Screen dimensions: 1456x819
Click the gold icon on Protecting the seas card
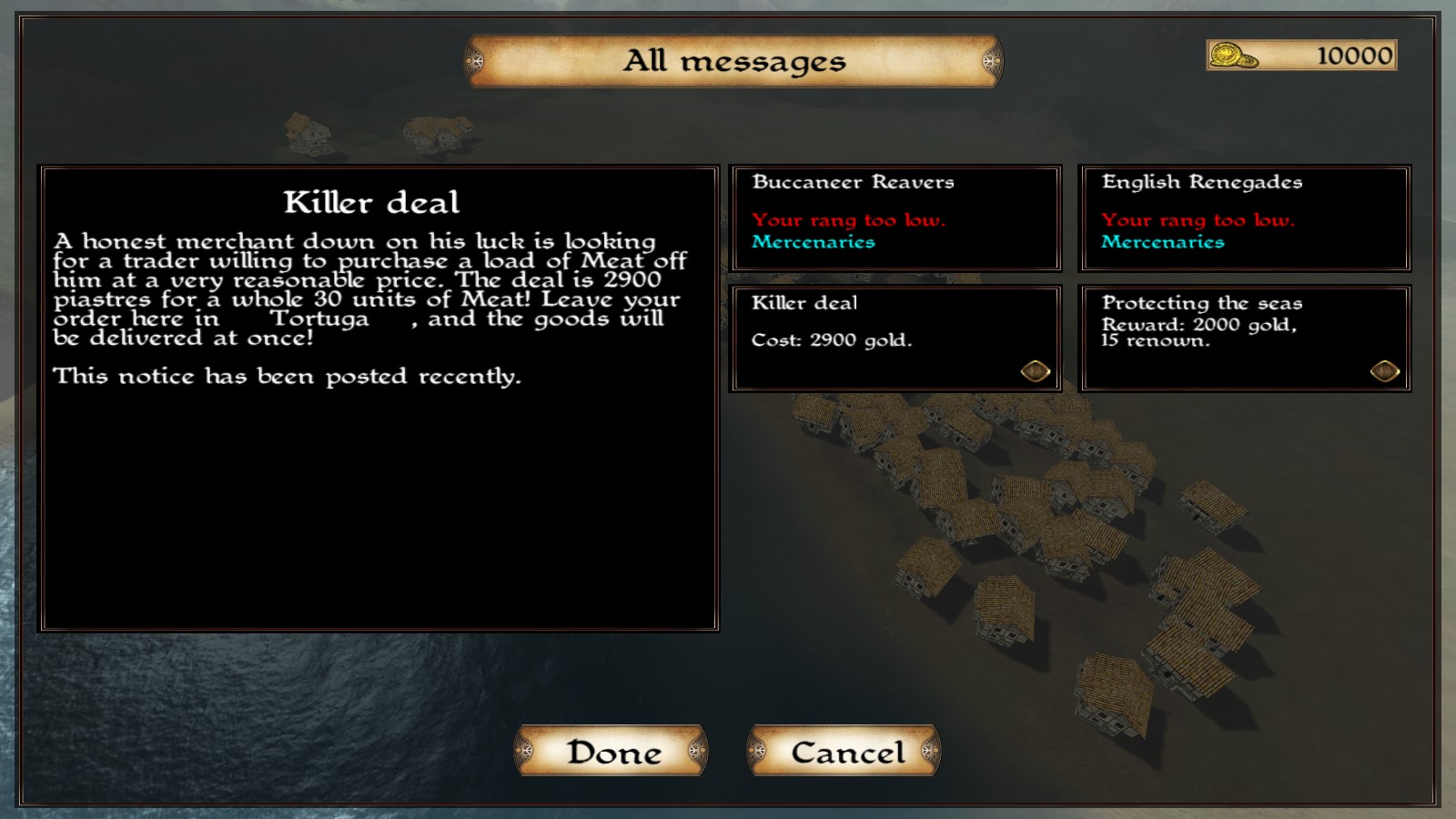coord(1384,371)
